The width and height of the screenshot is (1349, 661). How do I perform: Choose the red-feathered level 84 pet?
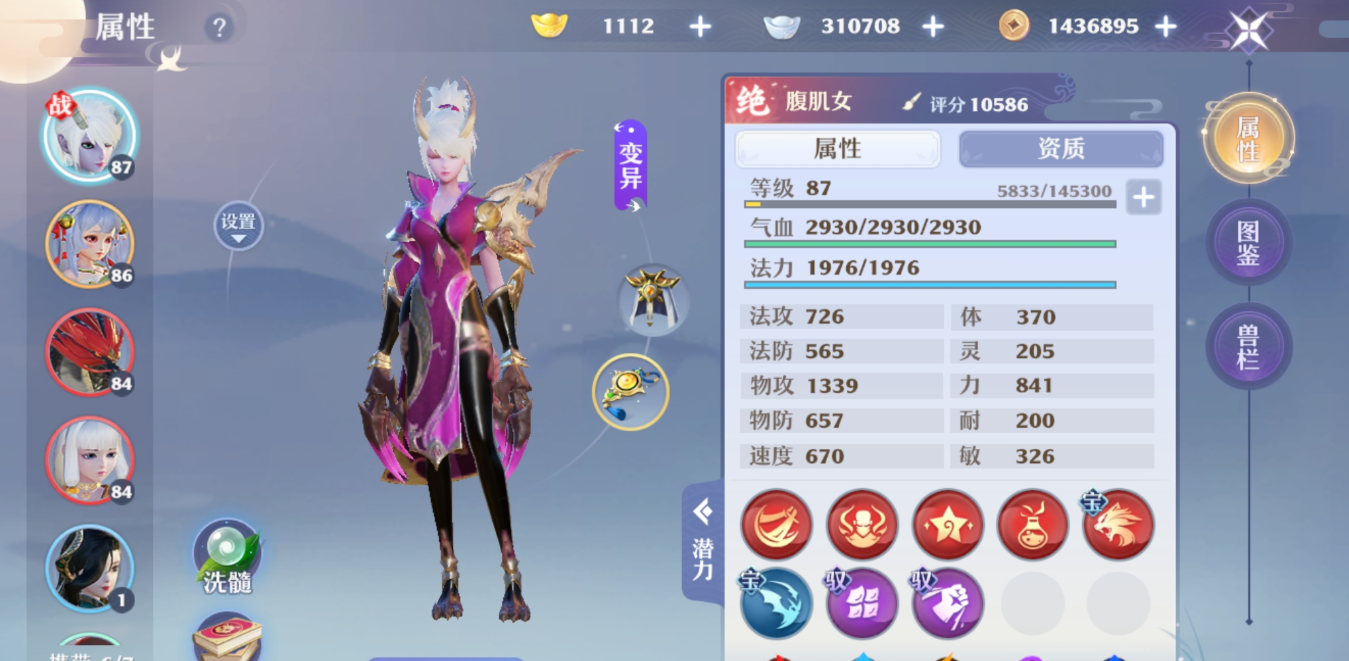[89, 352]
